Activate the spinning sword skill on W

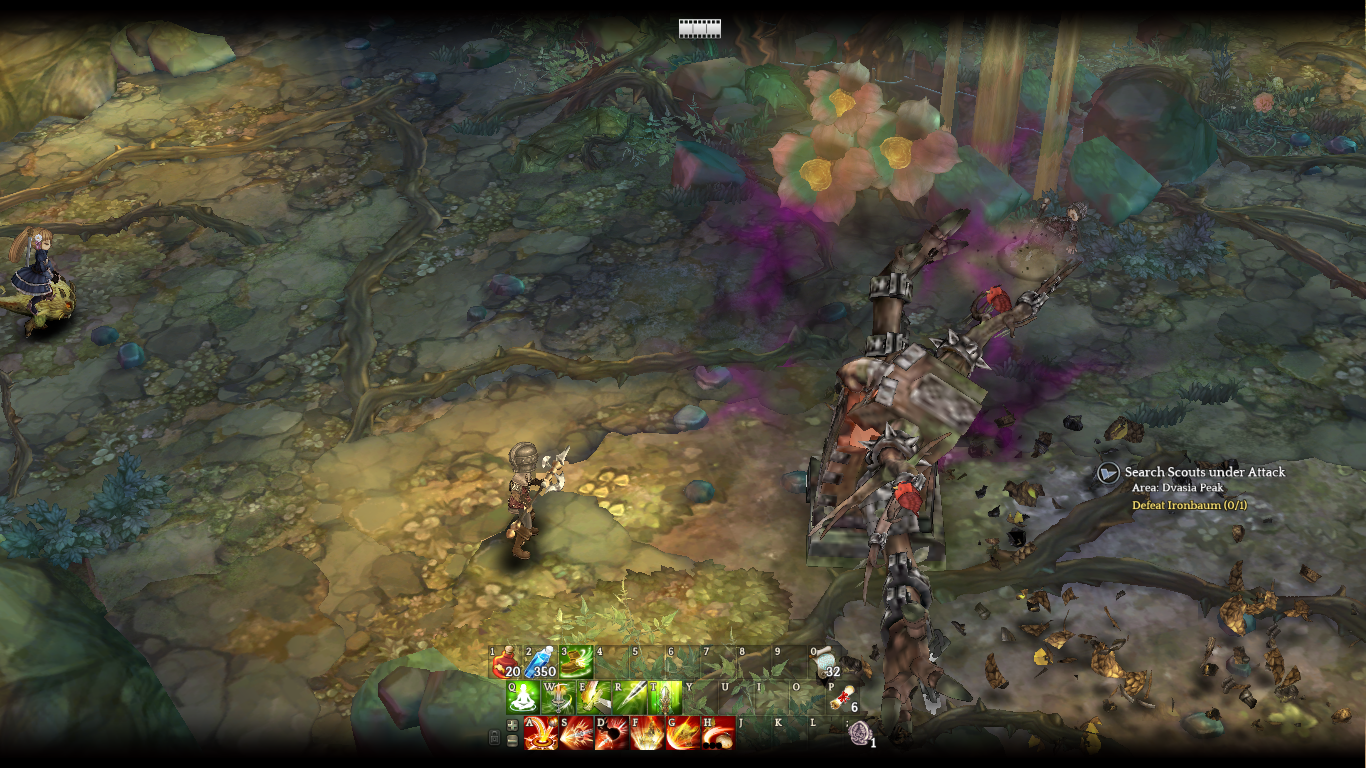(559, 698)
